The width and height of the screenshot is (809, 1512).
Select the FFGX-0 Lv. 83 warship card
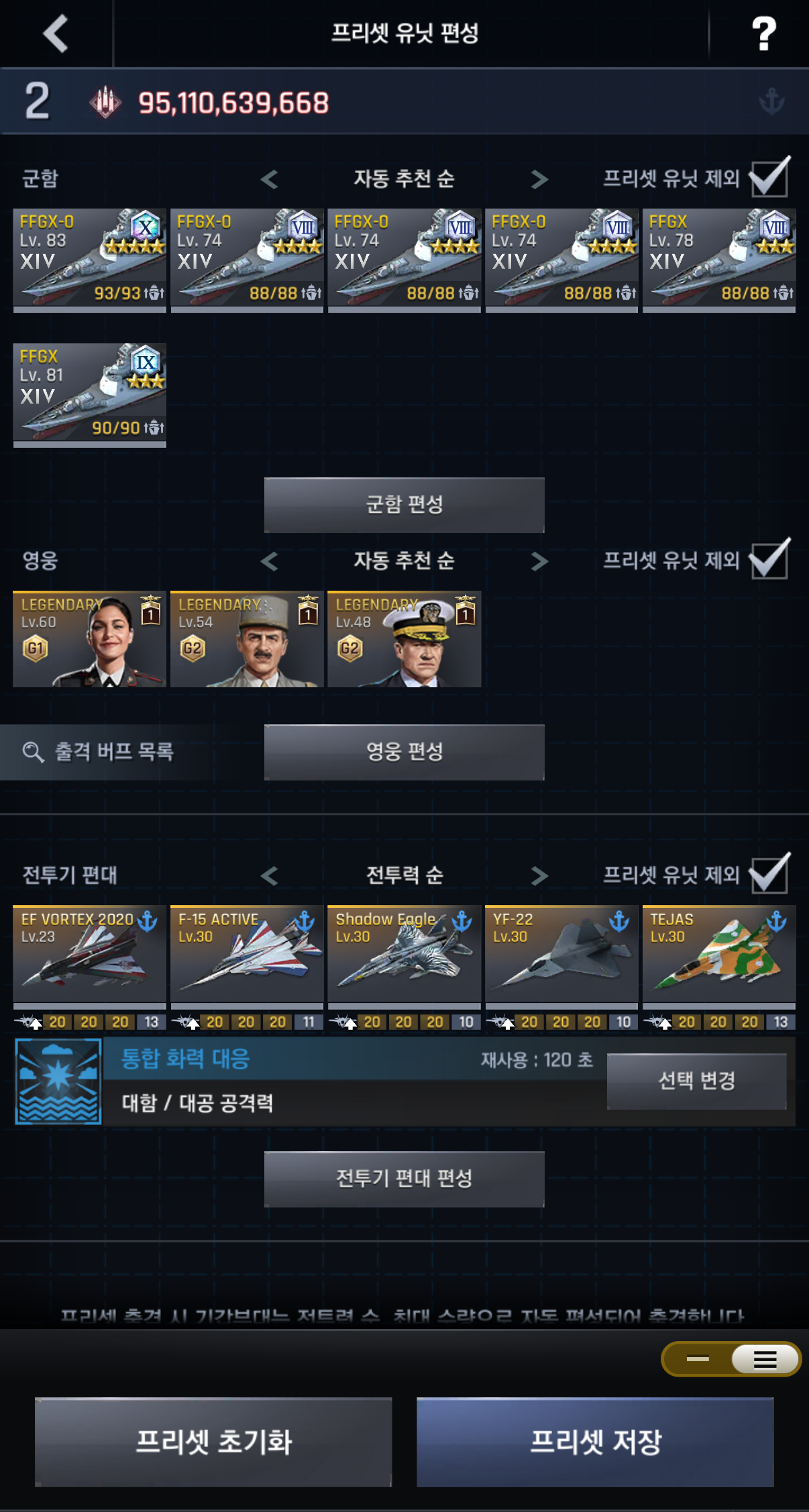[x=89, y=259]
